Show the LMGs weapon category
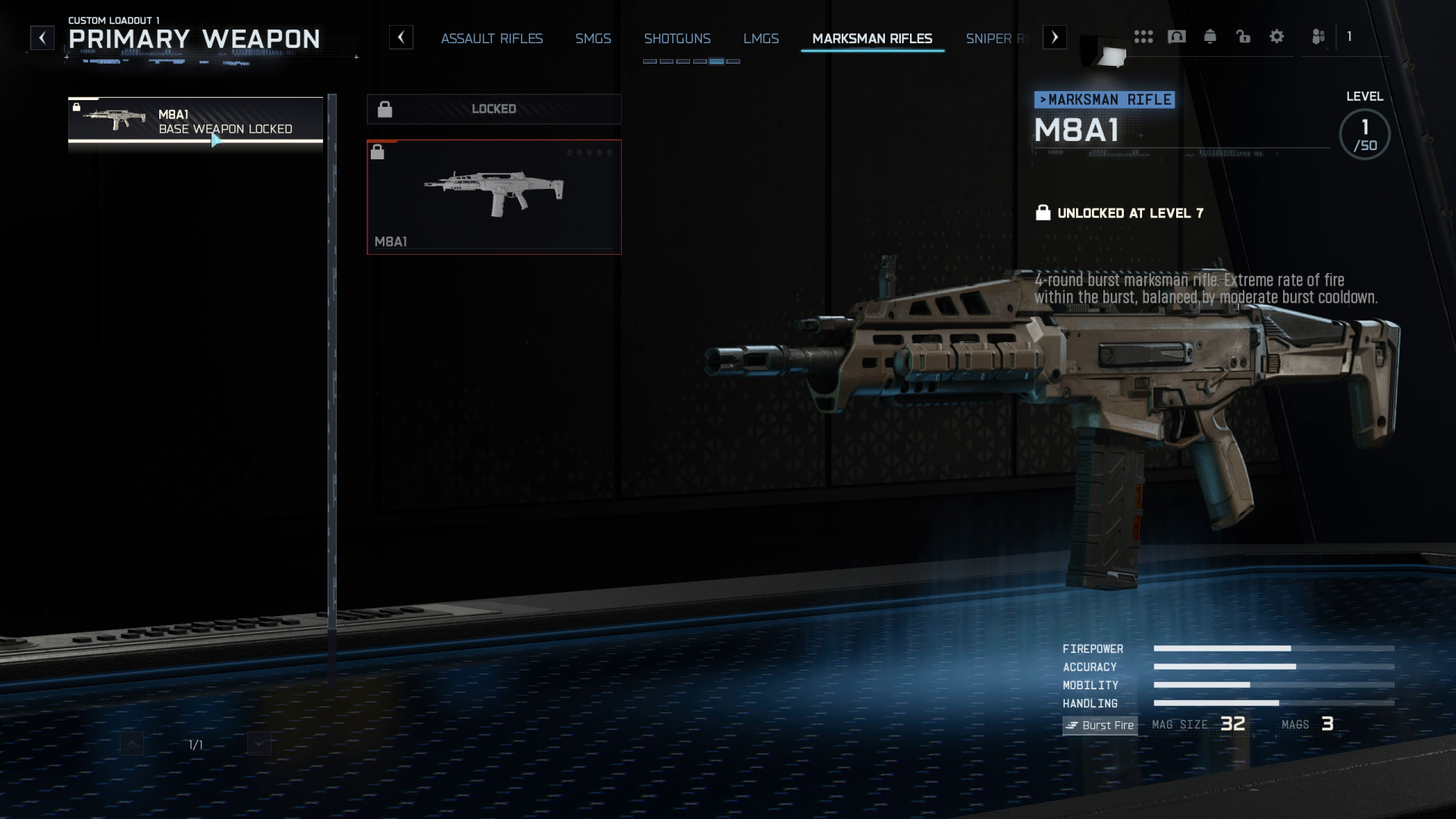Viewport: 1456px width, 819px height. [x=761, y=39]
